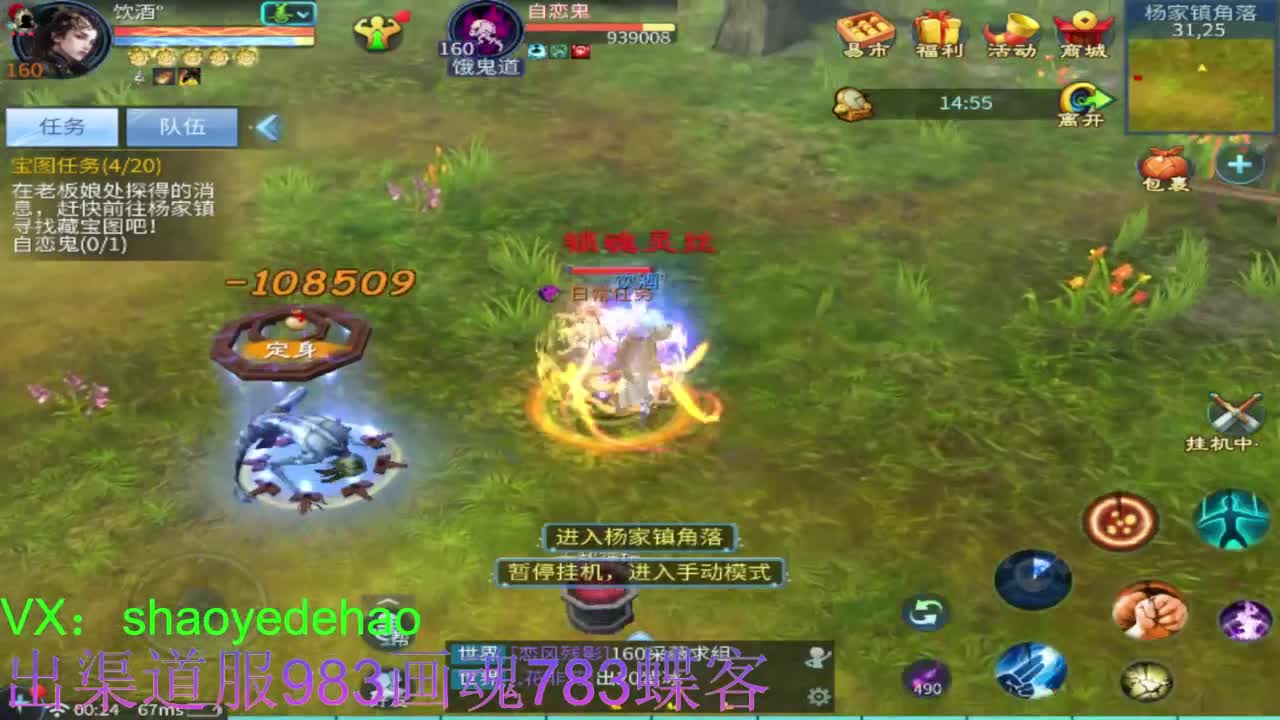Open the 包裹 bag icon
The image size is (1280, 720).
tap(1164, 165)
